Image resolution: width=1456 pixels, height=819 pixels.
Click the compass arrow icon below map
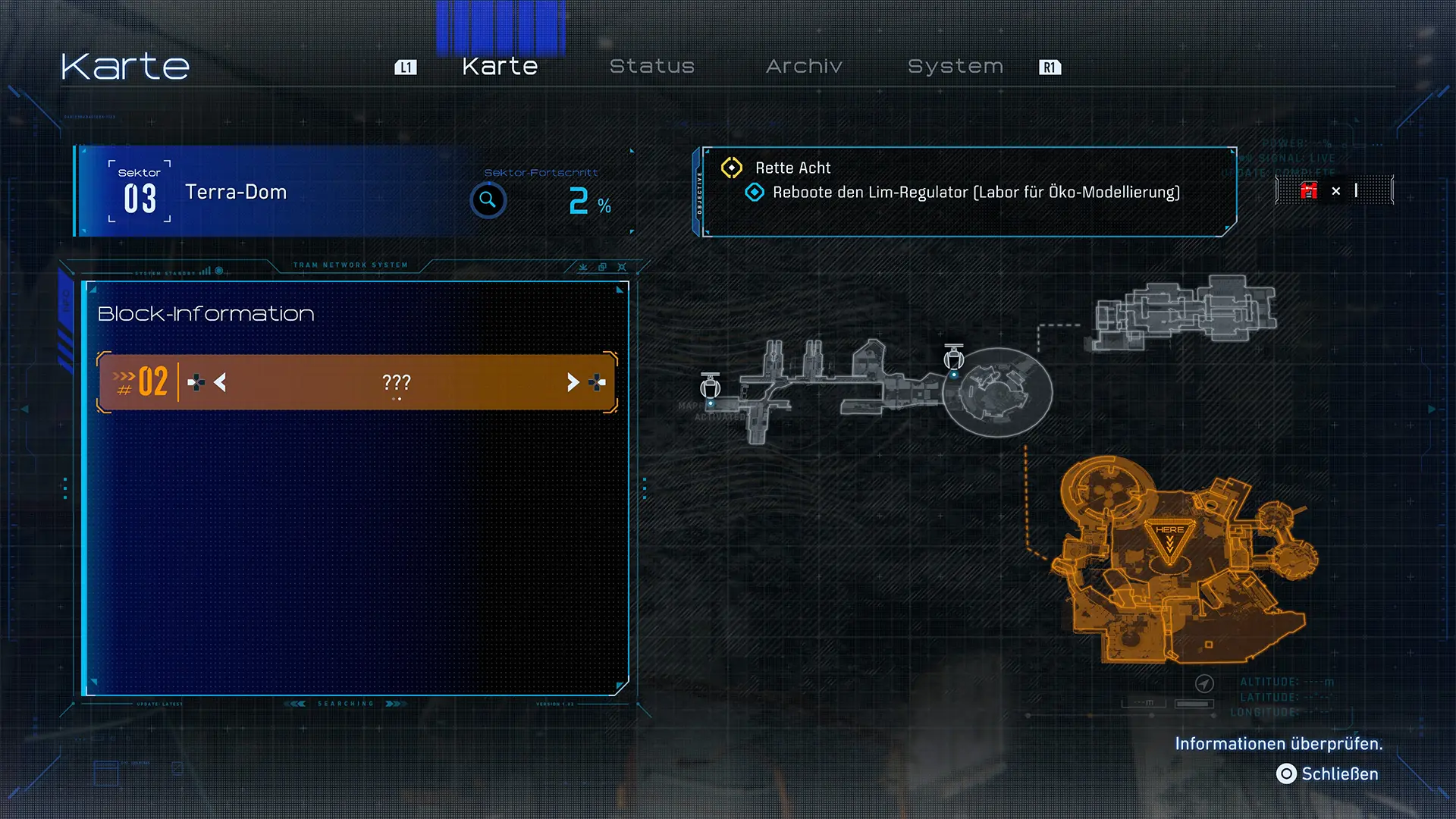(x=1204, y=684)
